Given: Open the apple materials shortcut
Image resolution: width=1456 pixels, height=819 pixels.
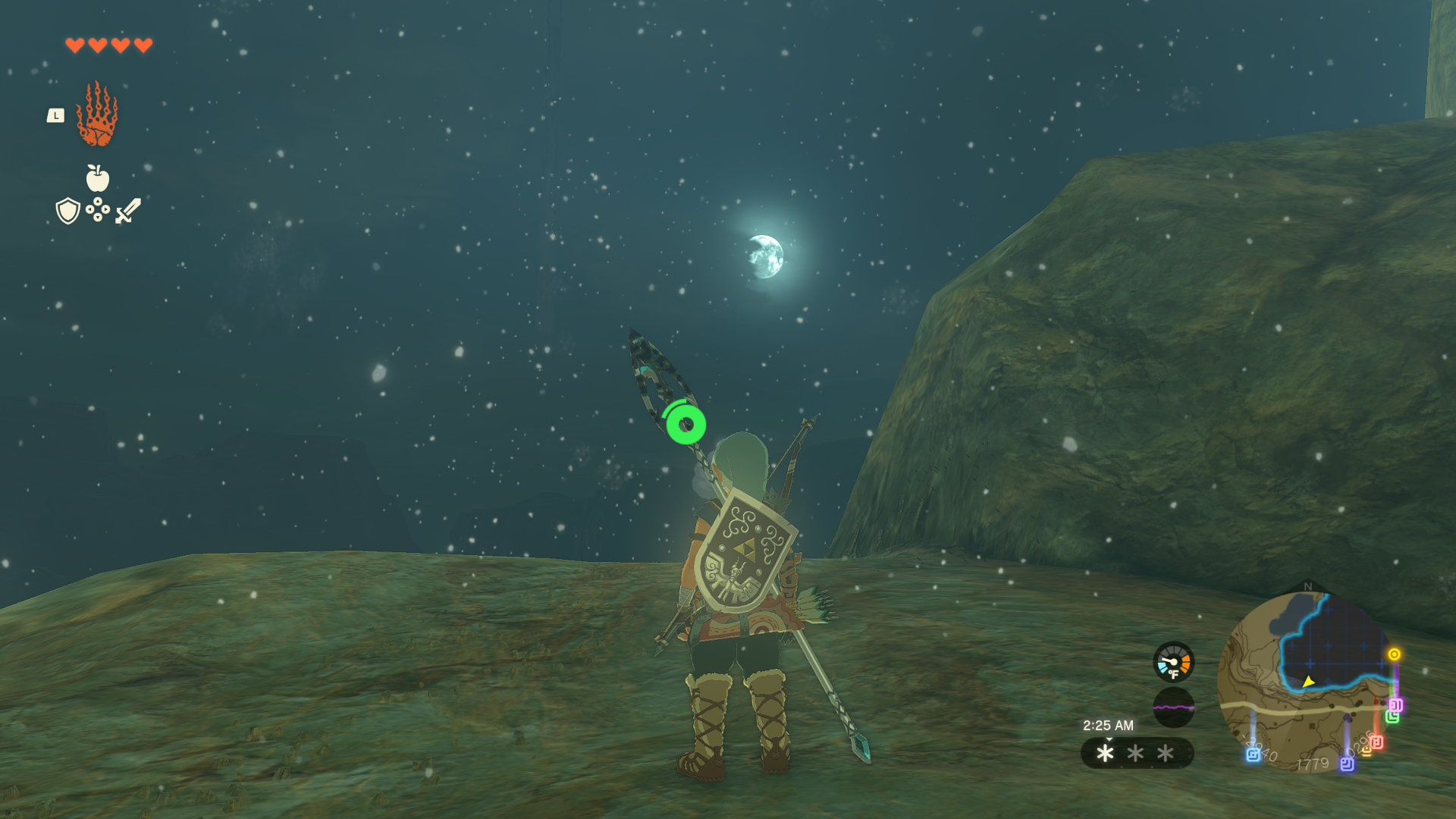Looking at the screenshot, I should coord(97,179).
